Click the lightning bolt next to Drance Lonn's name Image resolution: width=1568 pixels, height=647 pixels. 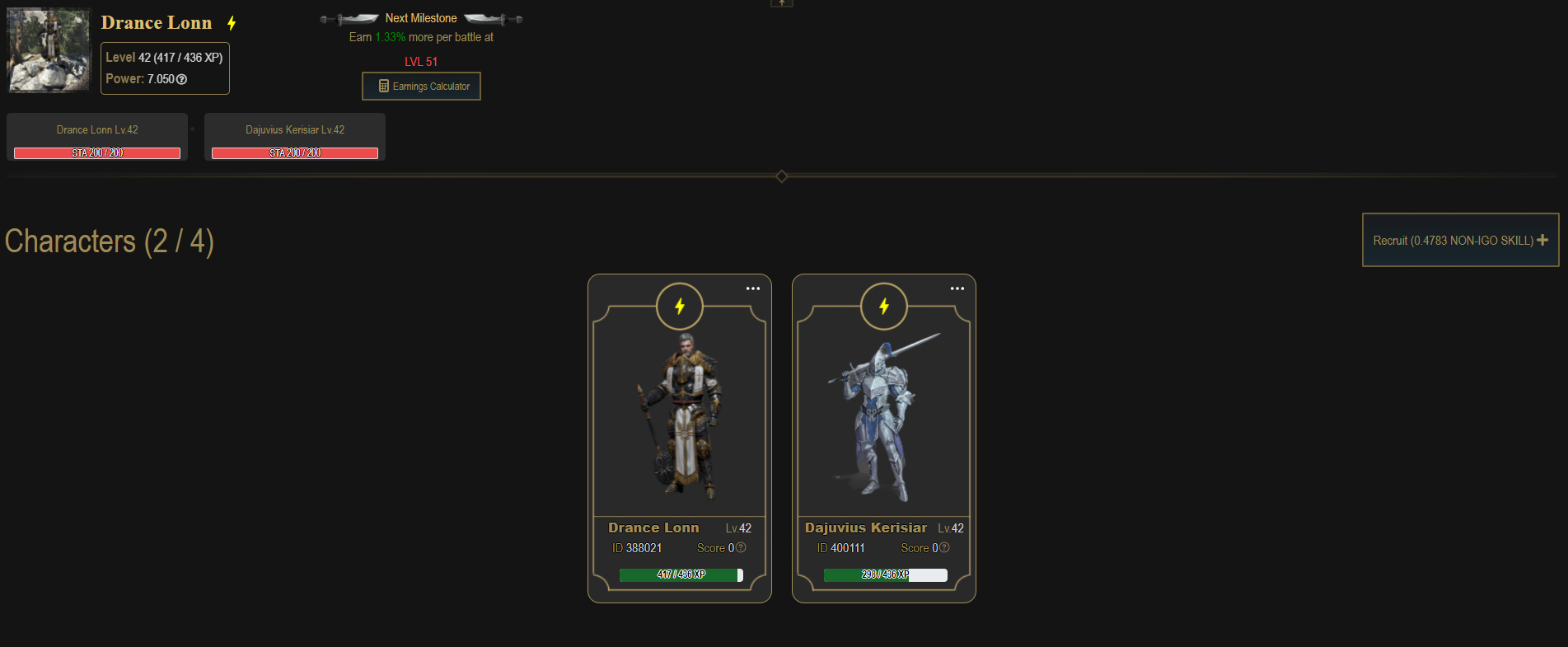pos(230,23)
